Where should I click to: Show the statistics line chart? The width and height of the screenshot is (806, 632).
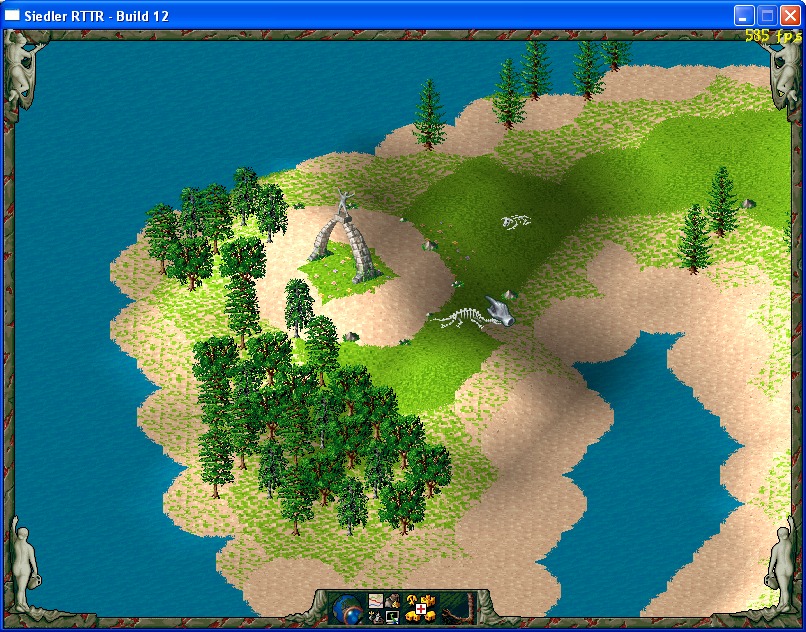click(x=376, y=601)
